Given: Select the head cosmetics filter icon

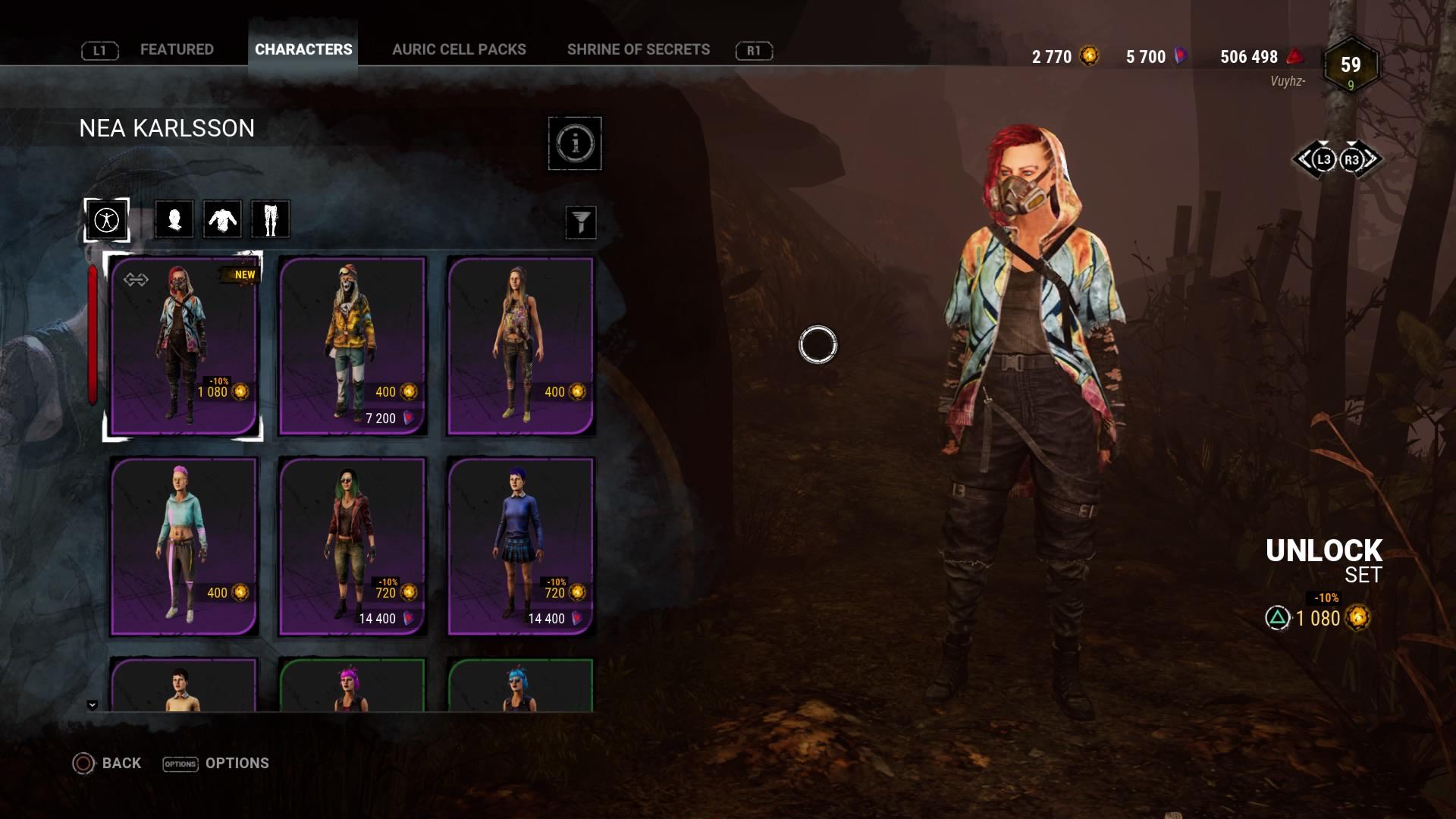Looking at the screenshot, I should (173, 219).
